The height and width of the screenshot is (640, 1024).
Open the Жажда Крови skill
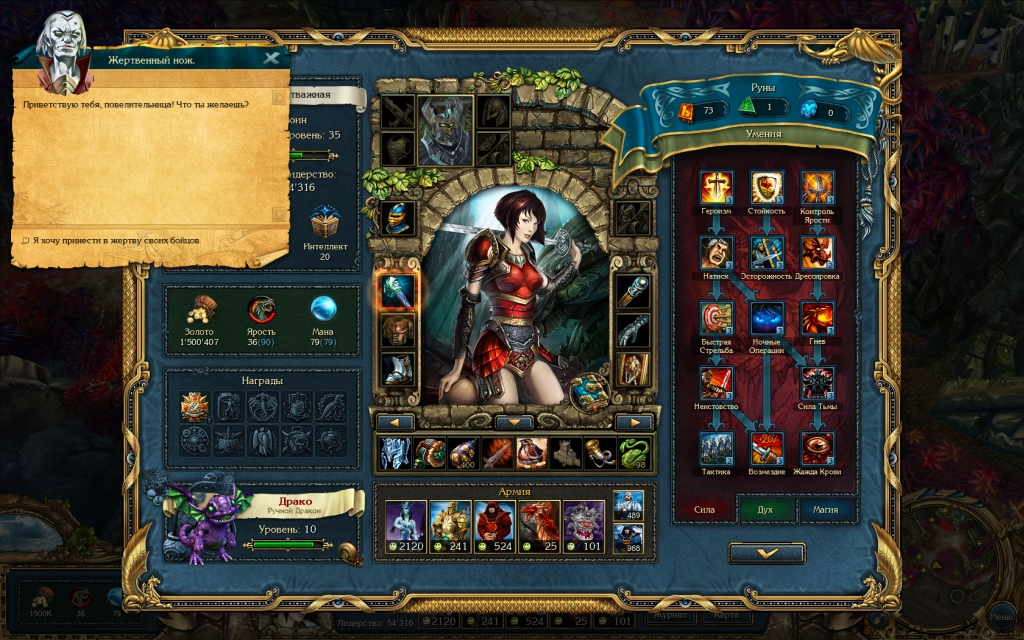point(817,449)
